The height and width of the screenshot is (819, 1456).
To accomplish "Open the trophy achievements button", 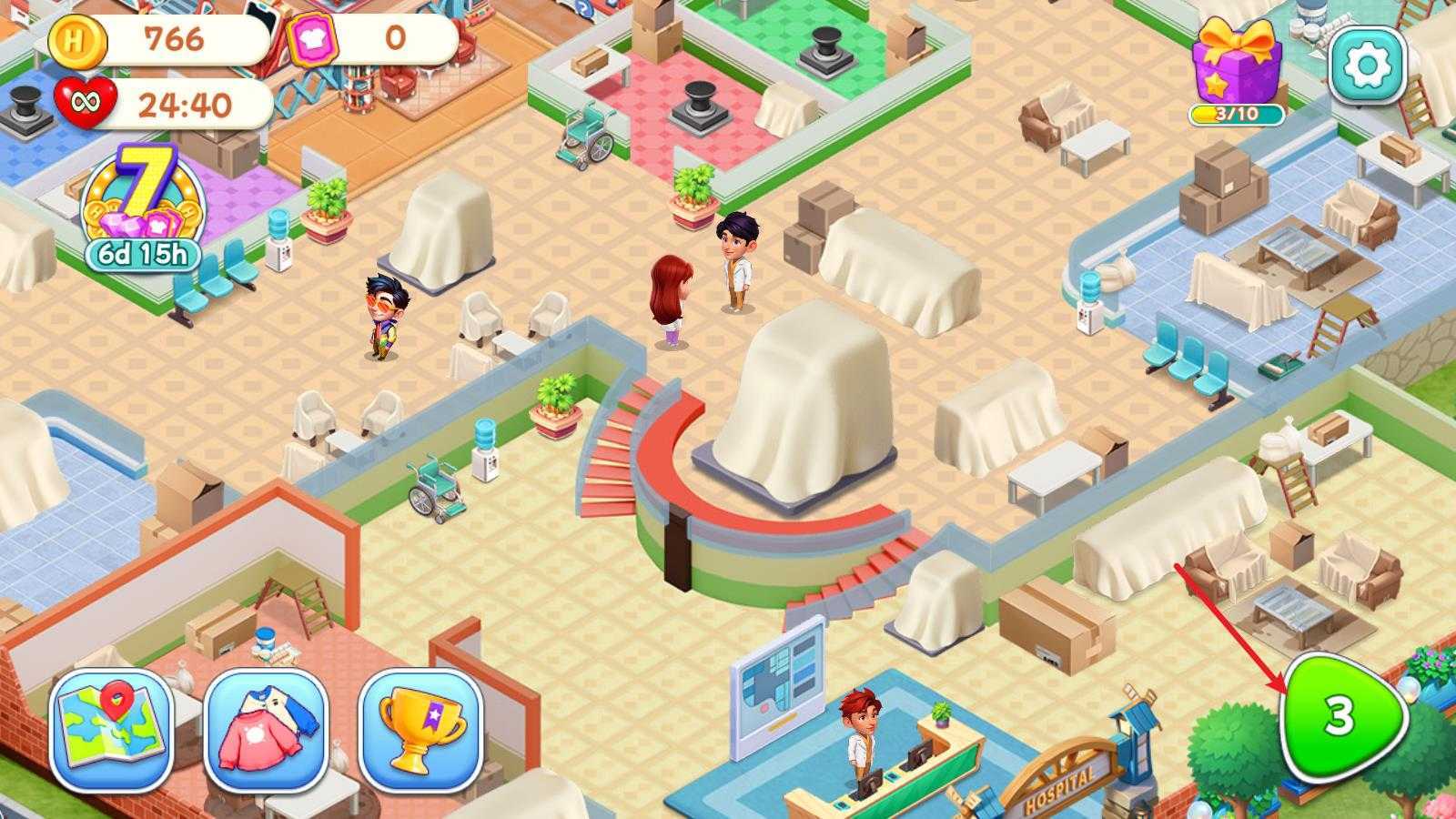I will 420,733.
